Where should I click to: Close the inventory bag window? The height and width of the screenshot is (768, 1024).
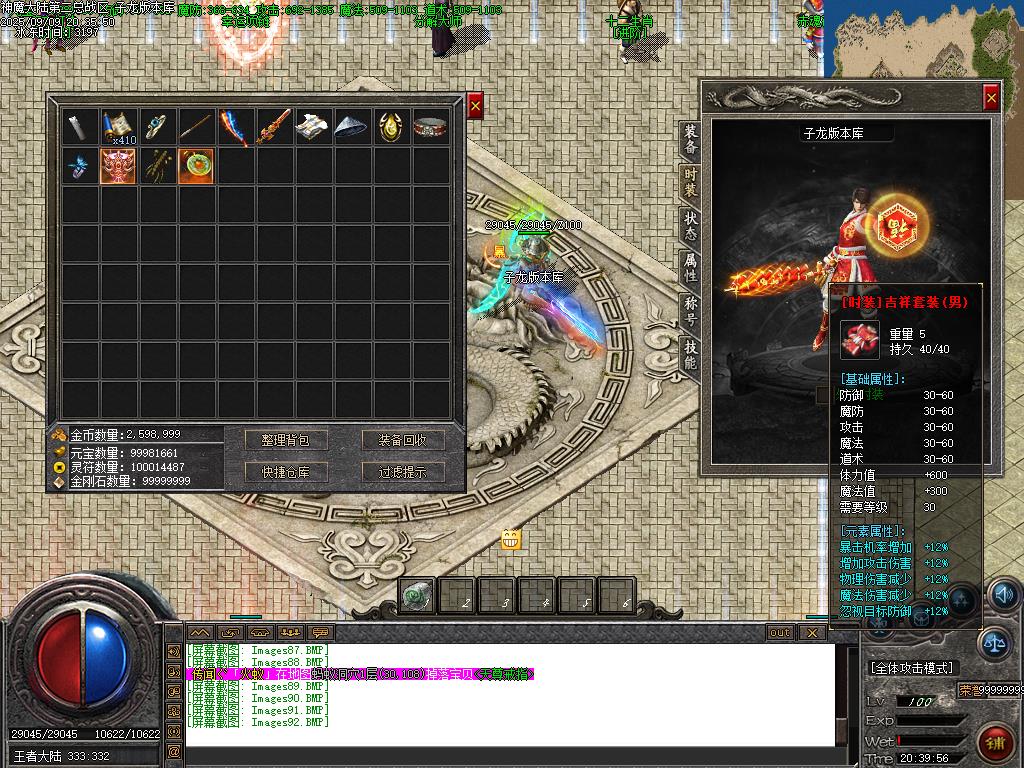point(475,105)
